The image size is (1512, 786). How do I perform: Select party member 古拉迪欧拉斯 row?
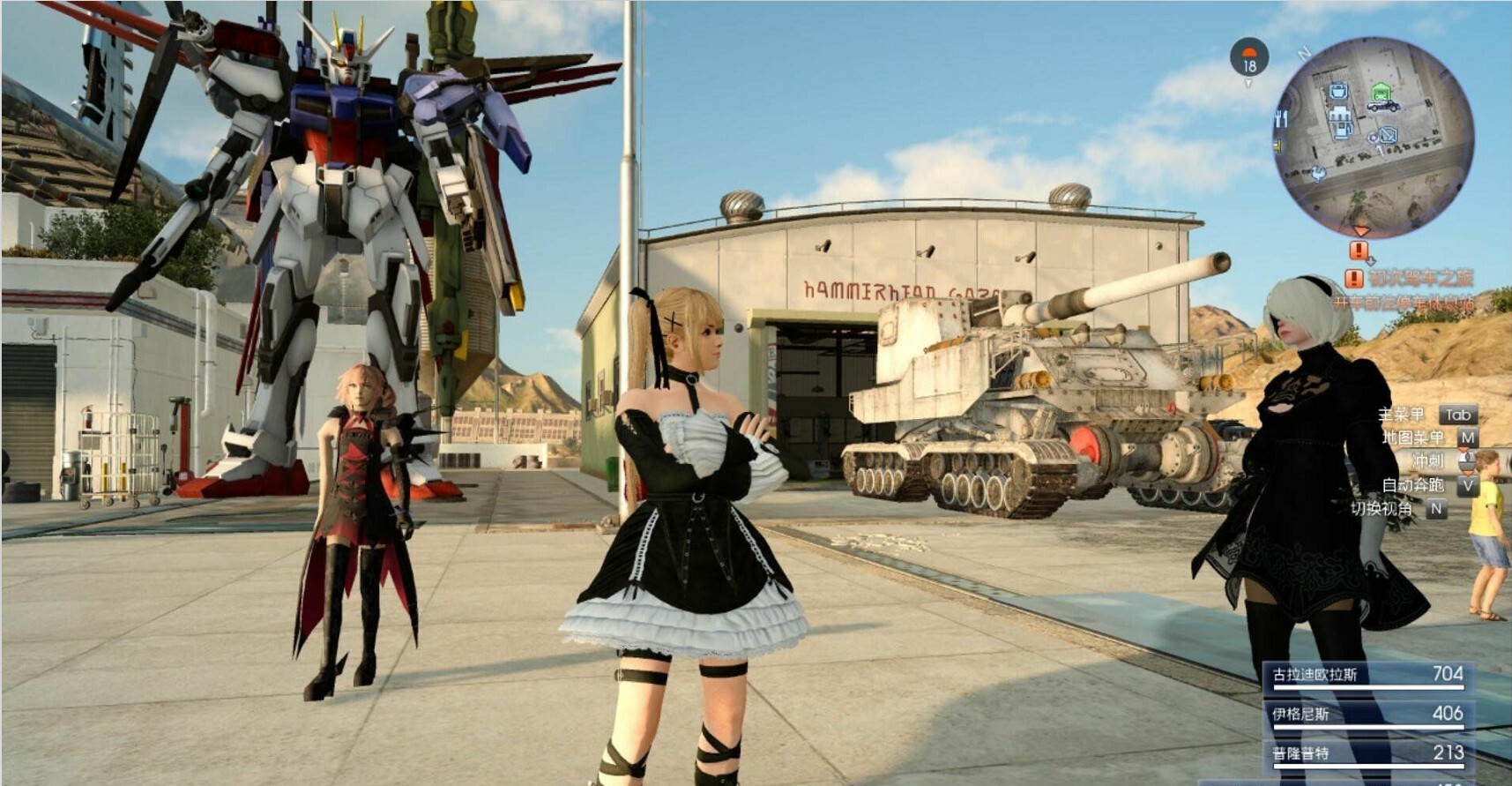[1367, 677]
